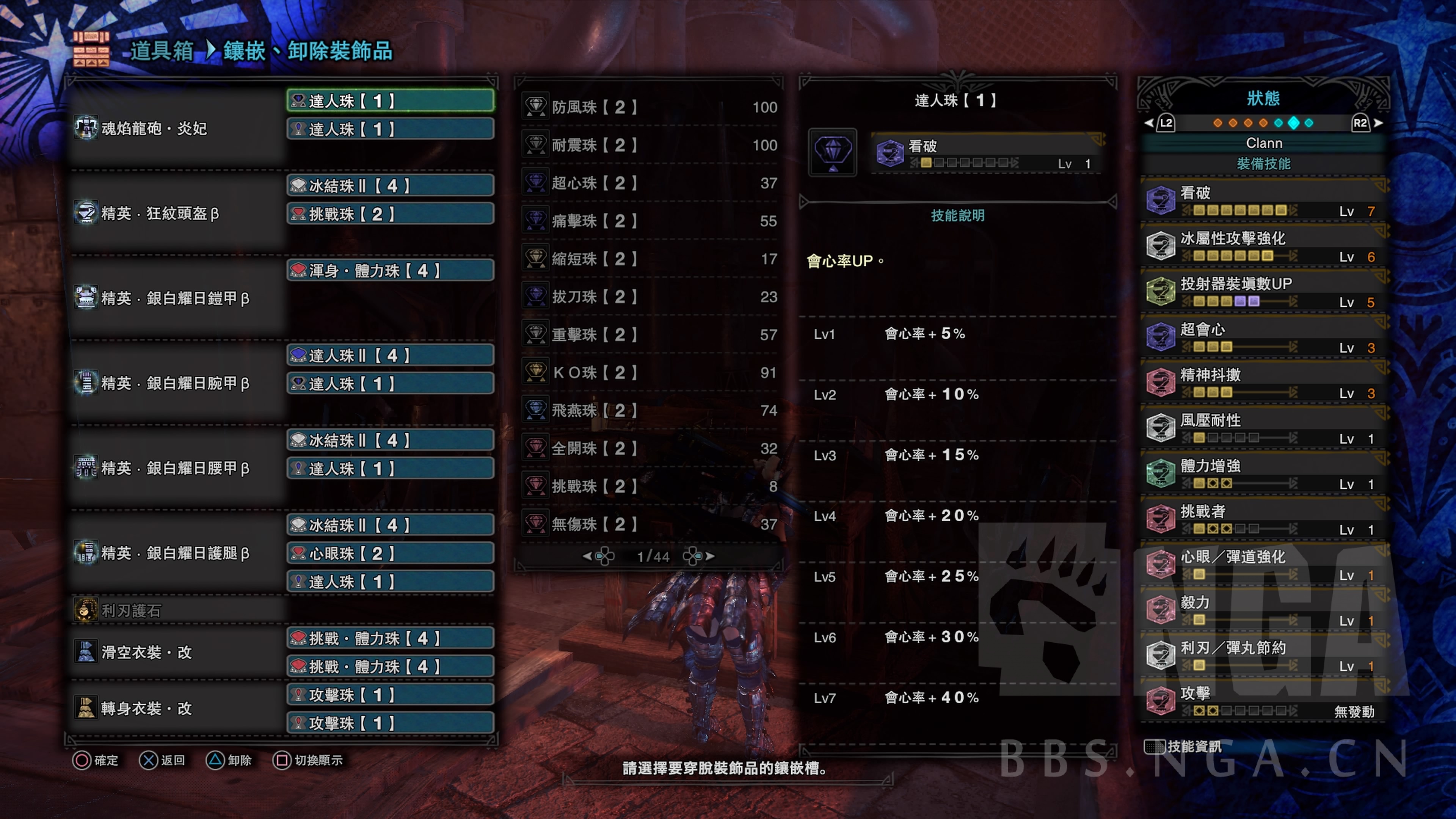Show the 冰屬性攻擊強化 skill entry

1264,246
